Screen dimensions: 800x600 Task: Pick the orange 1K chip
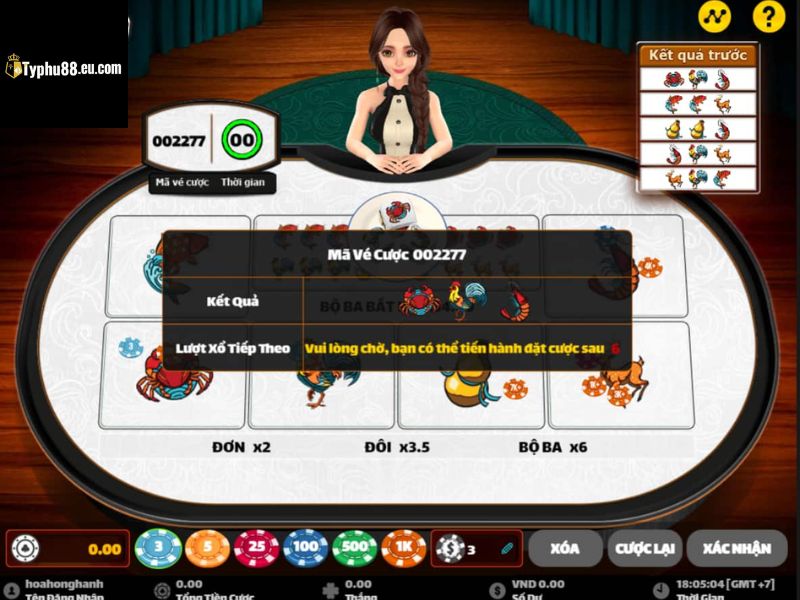[404, 548]
